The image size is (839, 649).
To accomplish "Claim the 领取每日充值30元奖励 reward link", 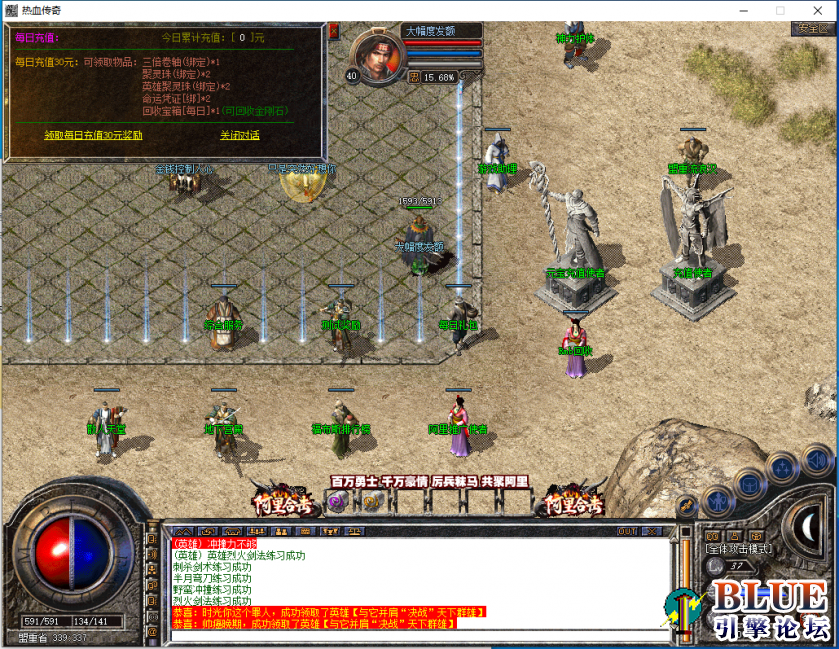I will point(93,135).
